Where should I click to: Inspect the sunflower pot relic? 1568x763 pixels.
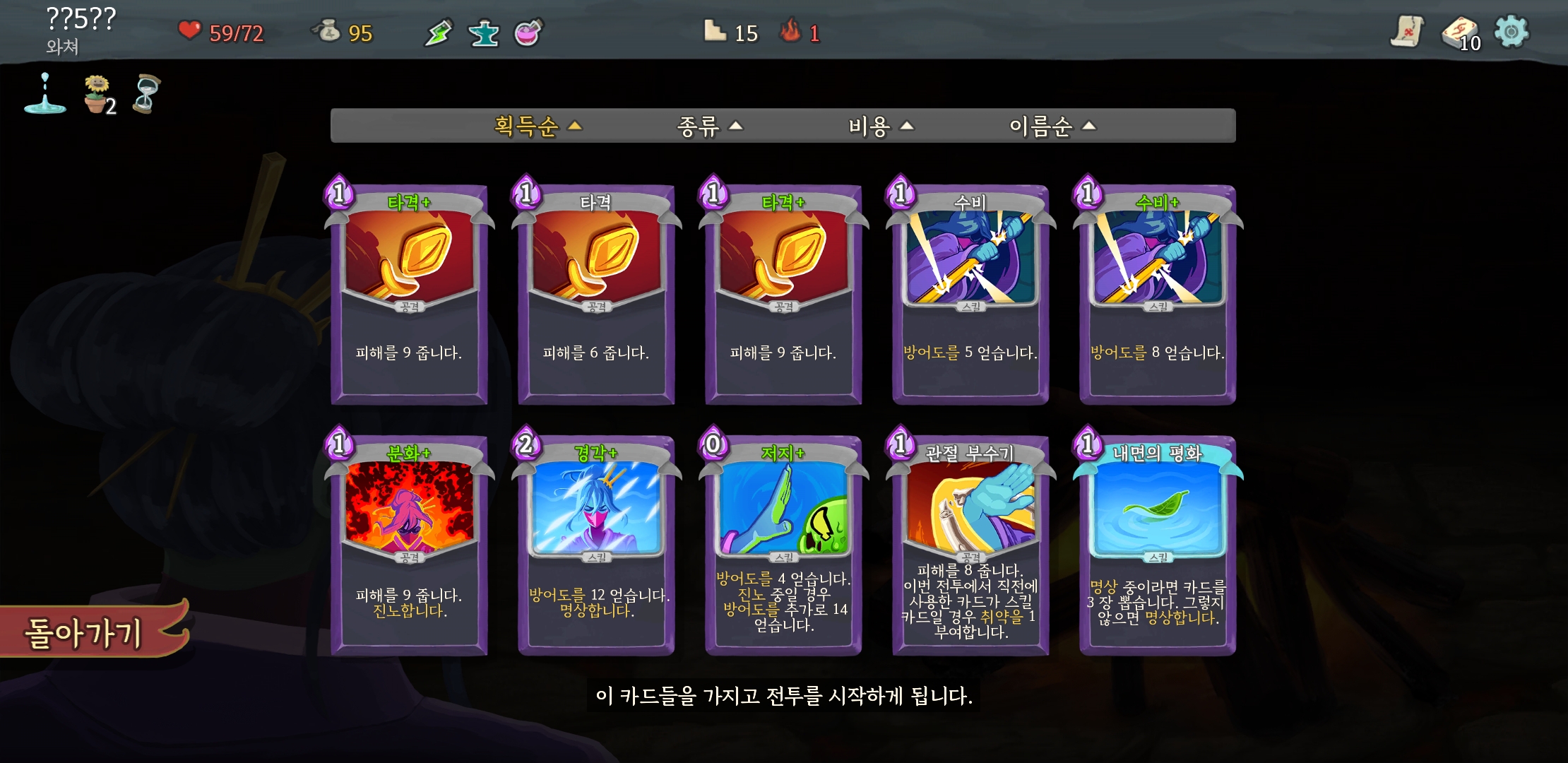(x=97, y=95)
